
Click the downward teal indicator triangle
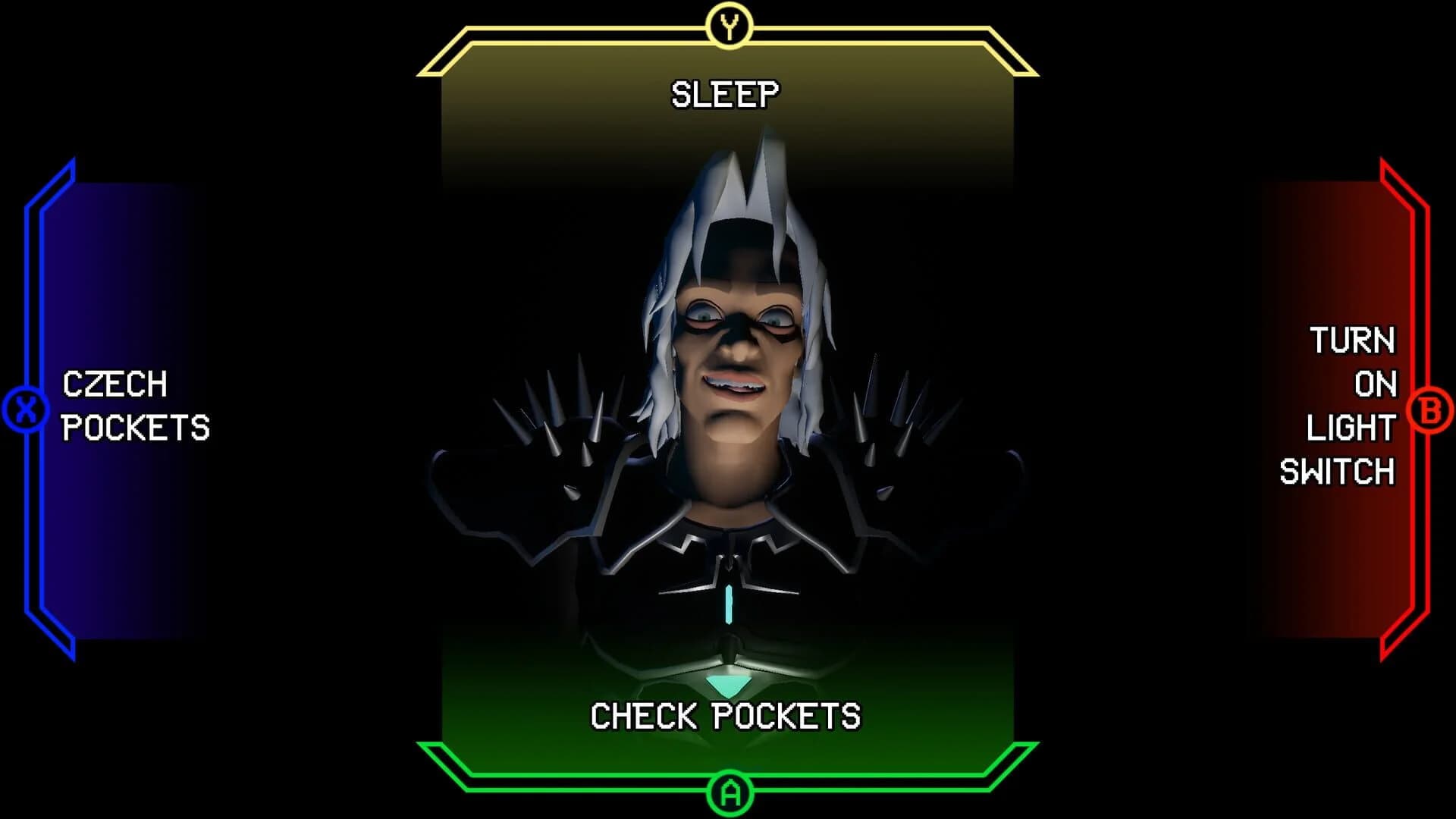click(x=726, y=686)
